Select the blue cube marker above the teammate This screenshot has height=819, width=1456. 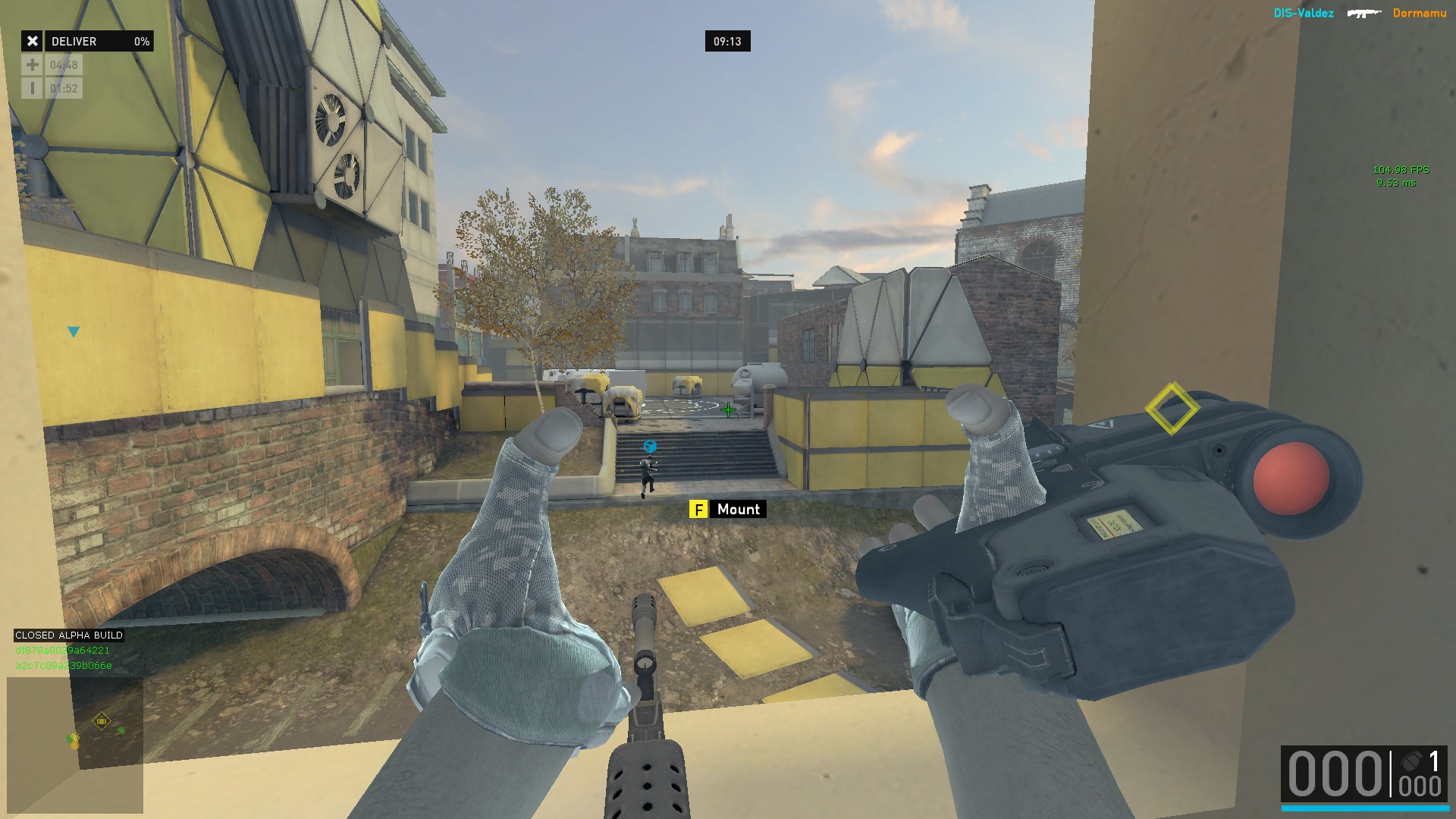(x=650, y=447)
